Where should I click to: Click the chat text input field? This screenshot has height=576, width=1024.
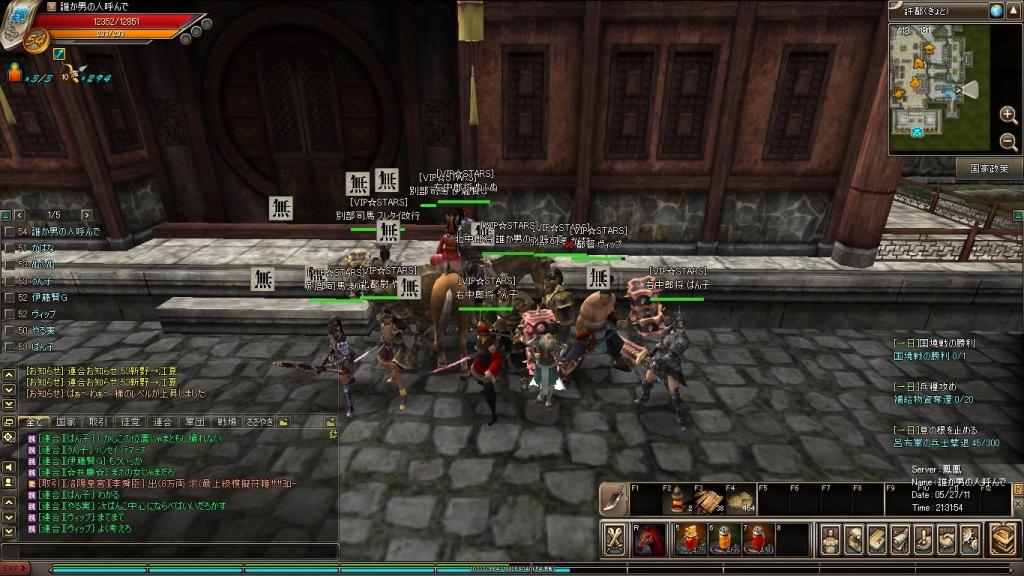(x=170, y=551)
